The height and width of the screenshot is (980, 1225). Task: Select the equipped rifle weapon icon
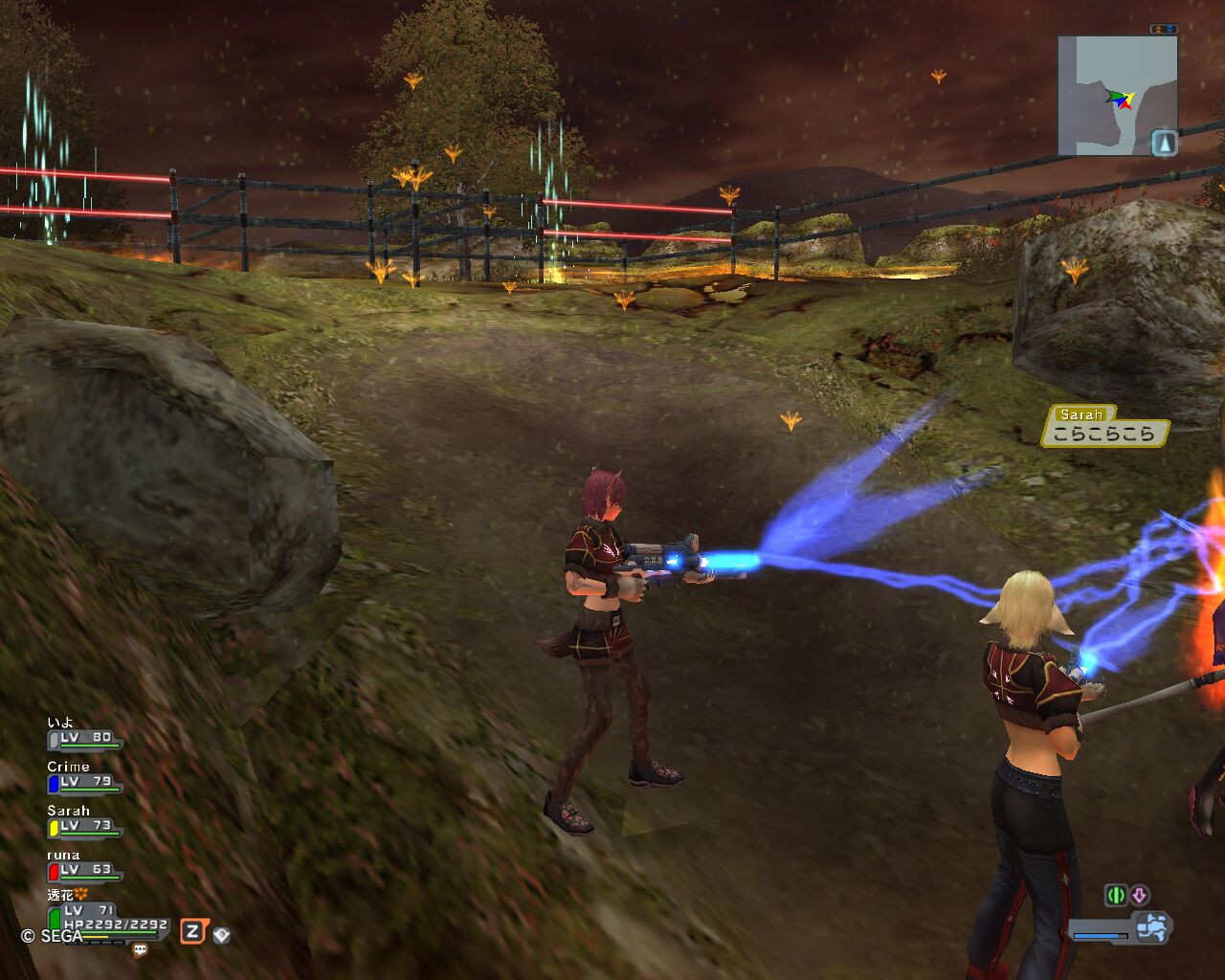coord(1151,927)
